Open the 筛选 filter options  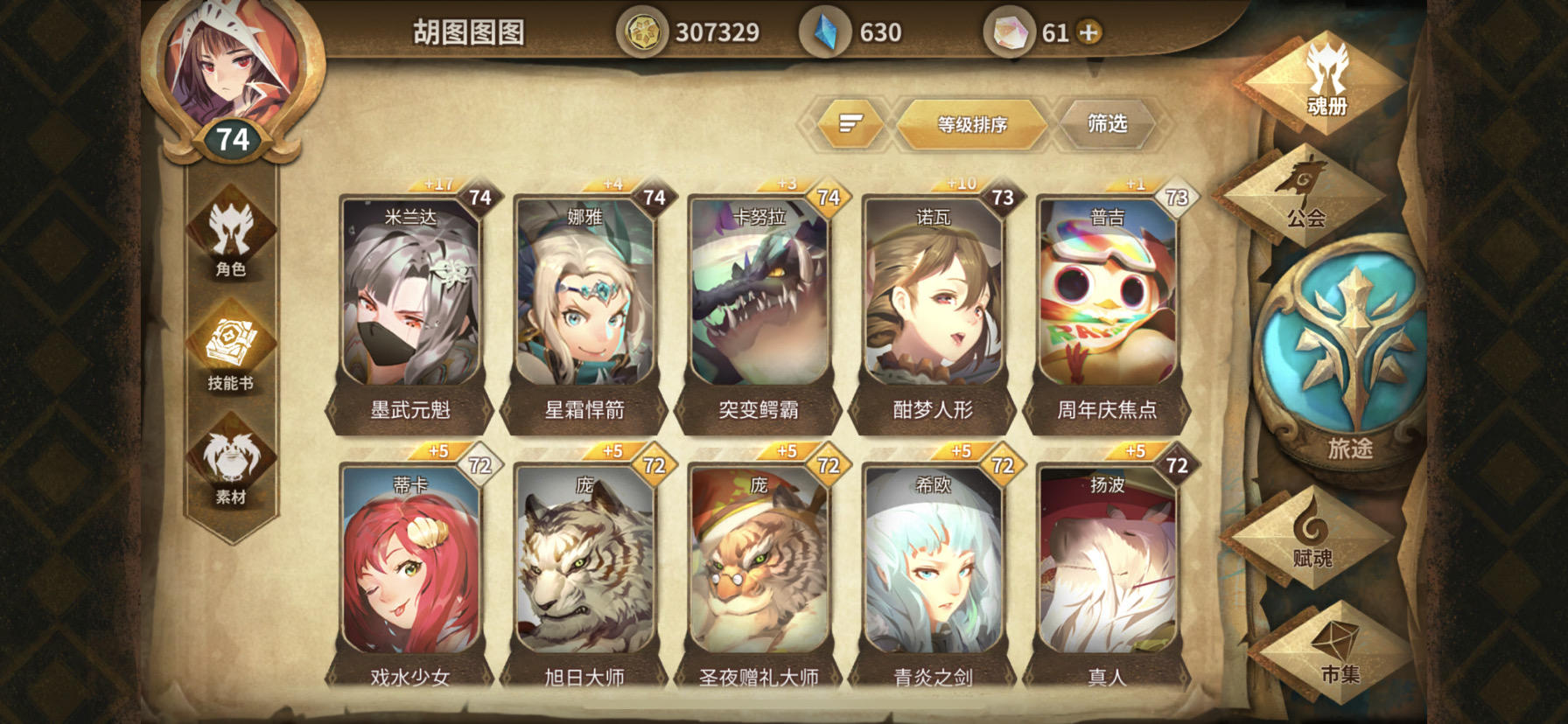pyautogui.click(x=1108, y=124)
